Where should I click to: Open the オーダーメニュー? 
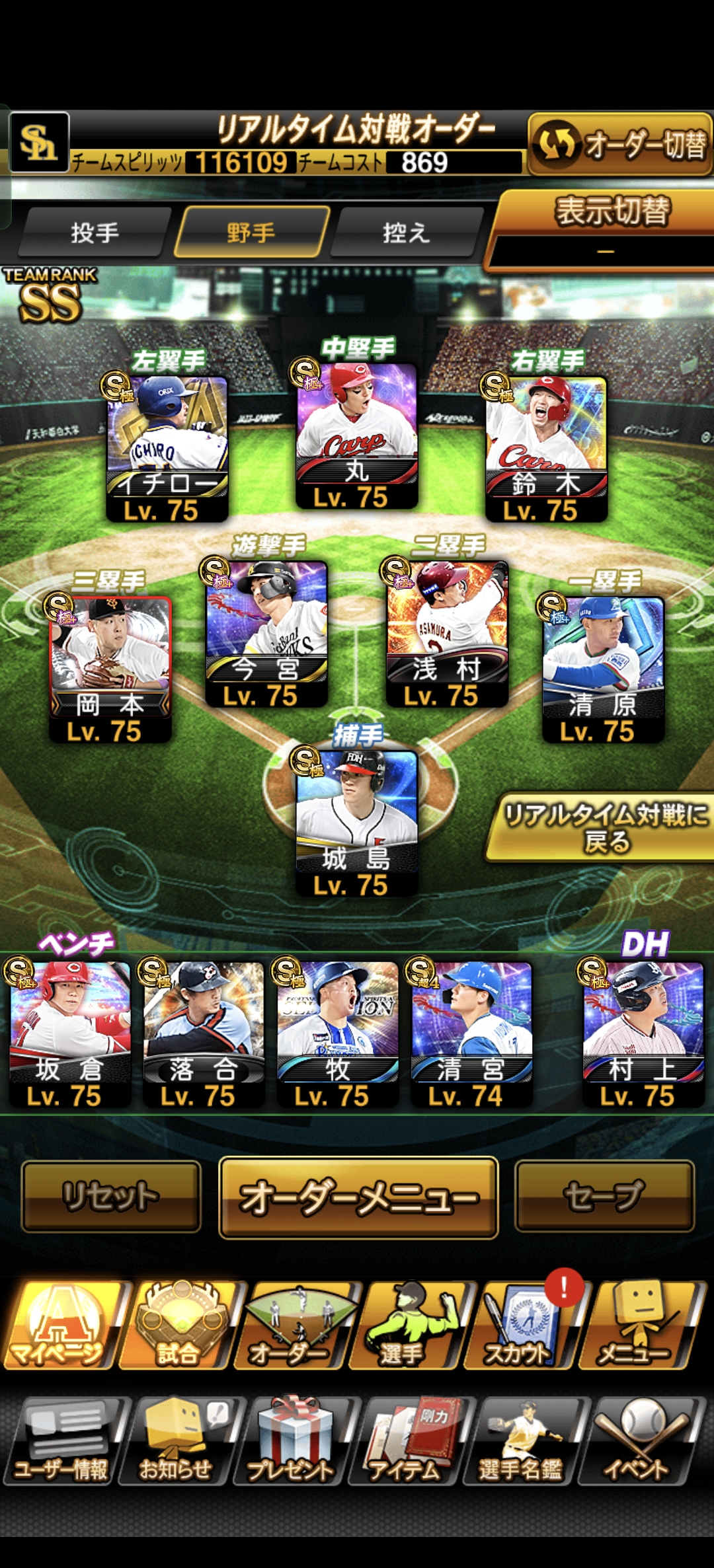[358, 1197]
